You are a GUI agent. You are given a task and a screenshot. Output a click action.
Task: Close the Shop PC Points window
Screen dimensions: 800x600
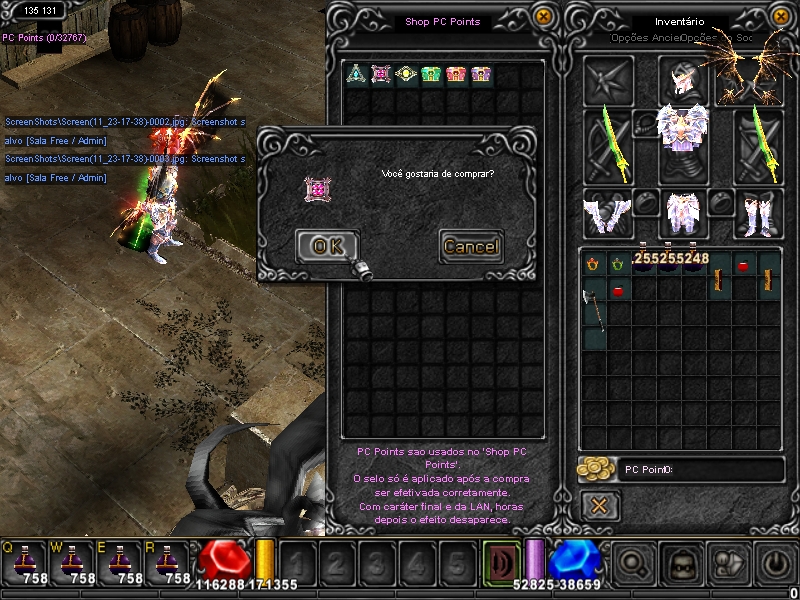543,17
